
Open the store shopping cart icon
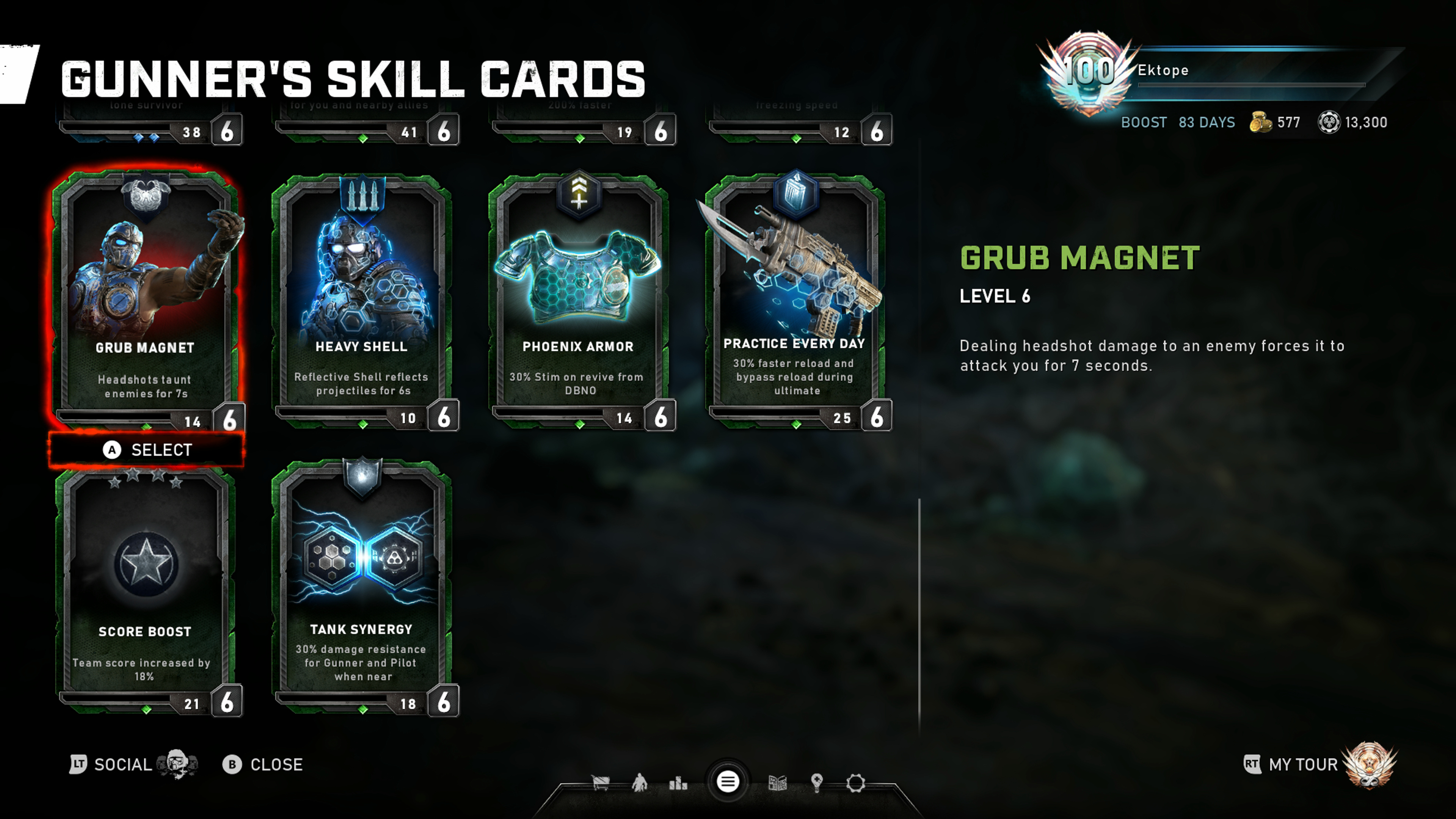point(600,783)
